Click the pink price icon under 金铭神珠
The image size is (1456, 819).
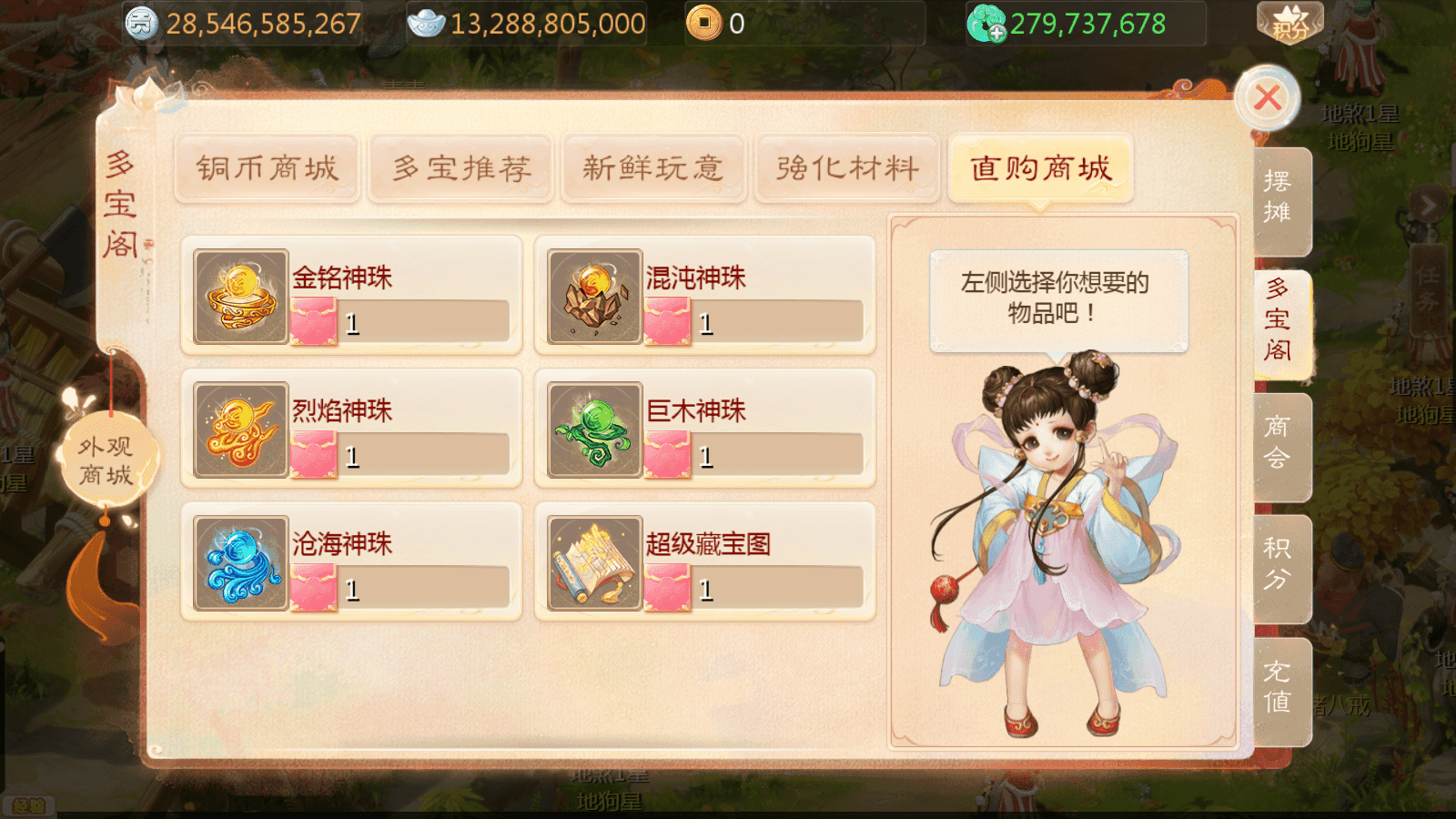(313, 320)
